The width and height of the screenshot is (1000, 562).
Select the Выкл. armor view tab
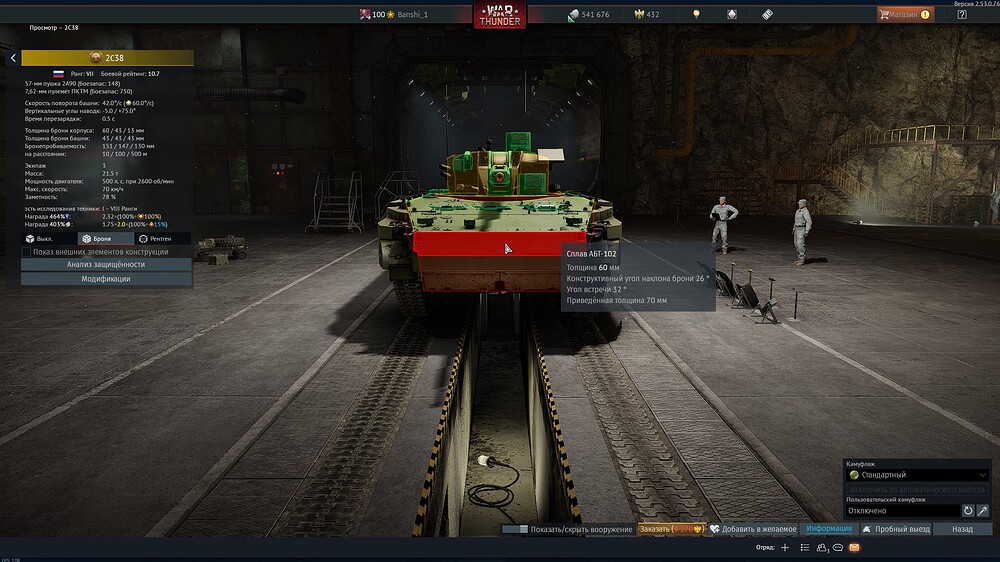tap(49, 239)
